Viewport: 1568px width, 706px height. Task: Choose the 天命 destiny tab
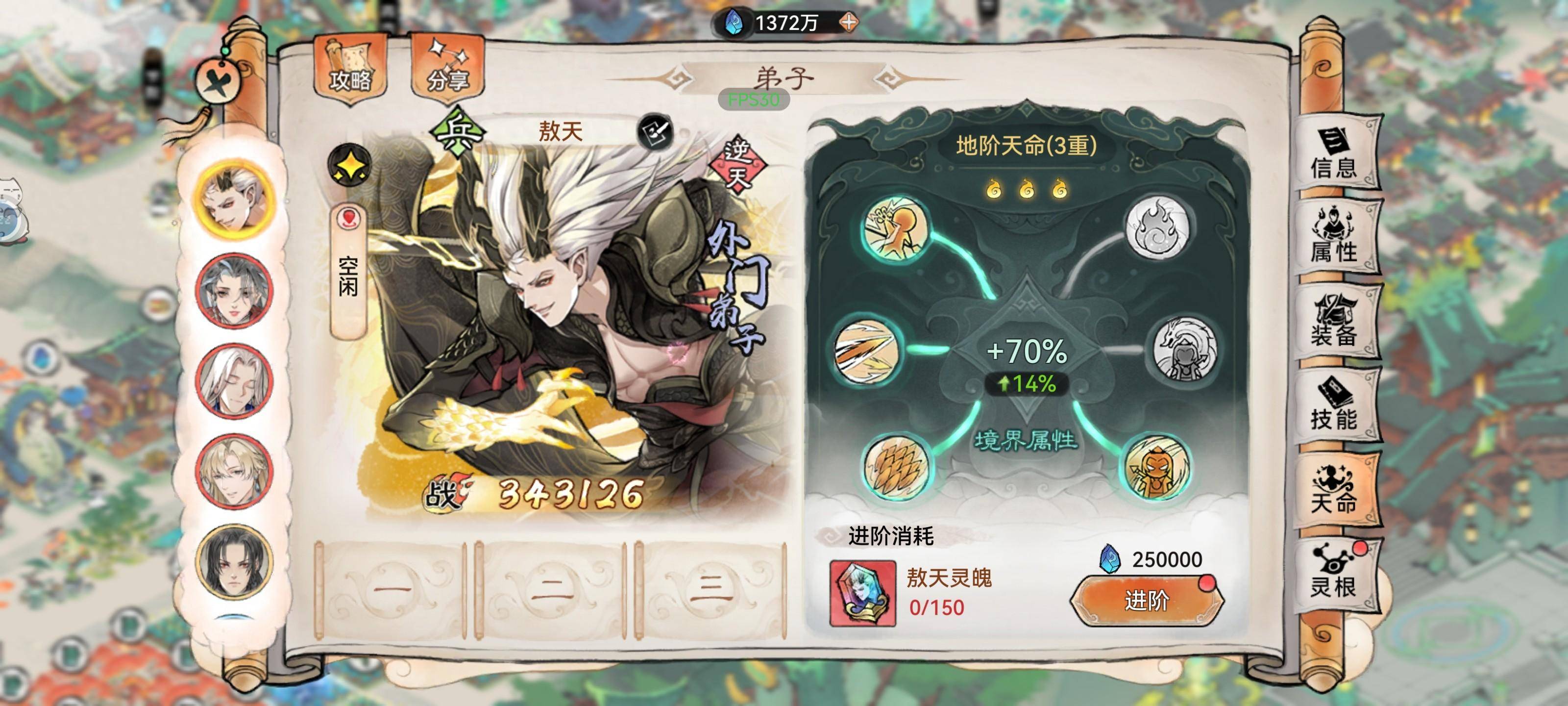1334,490
